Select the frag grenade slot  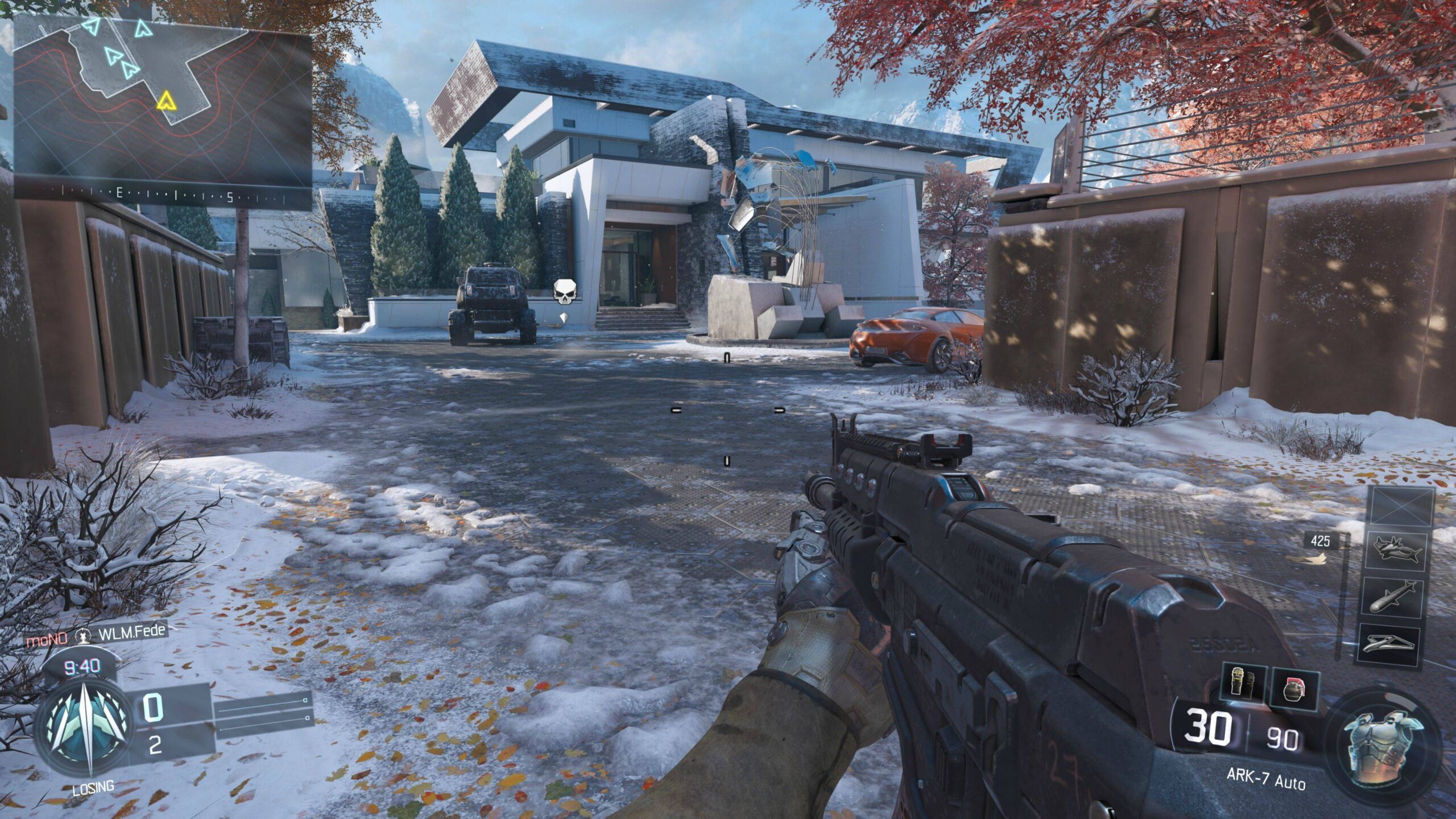pos(1294,689)
